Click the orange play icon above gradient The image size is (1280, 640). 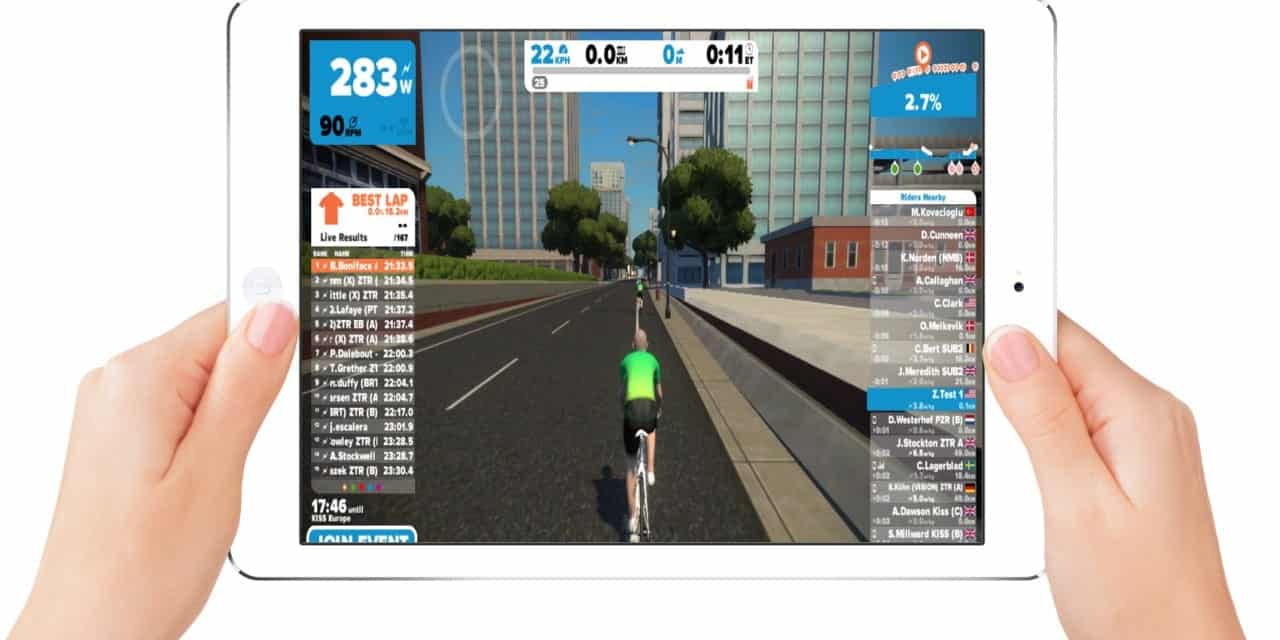922,53
